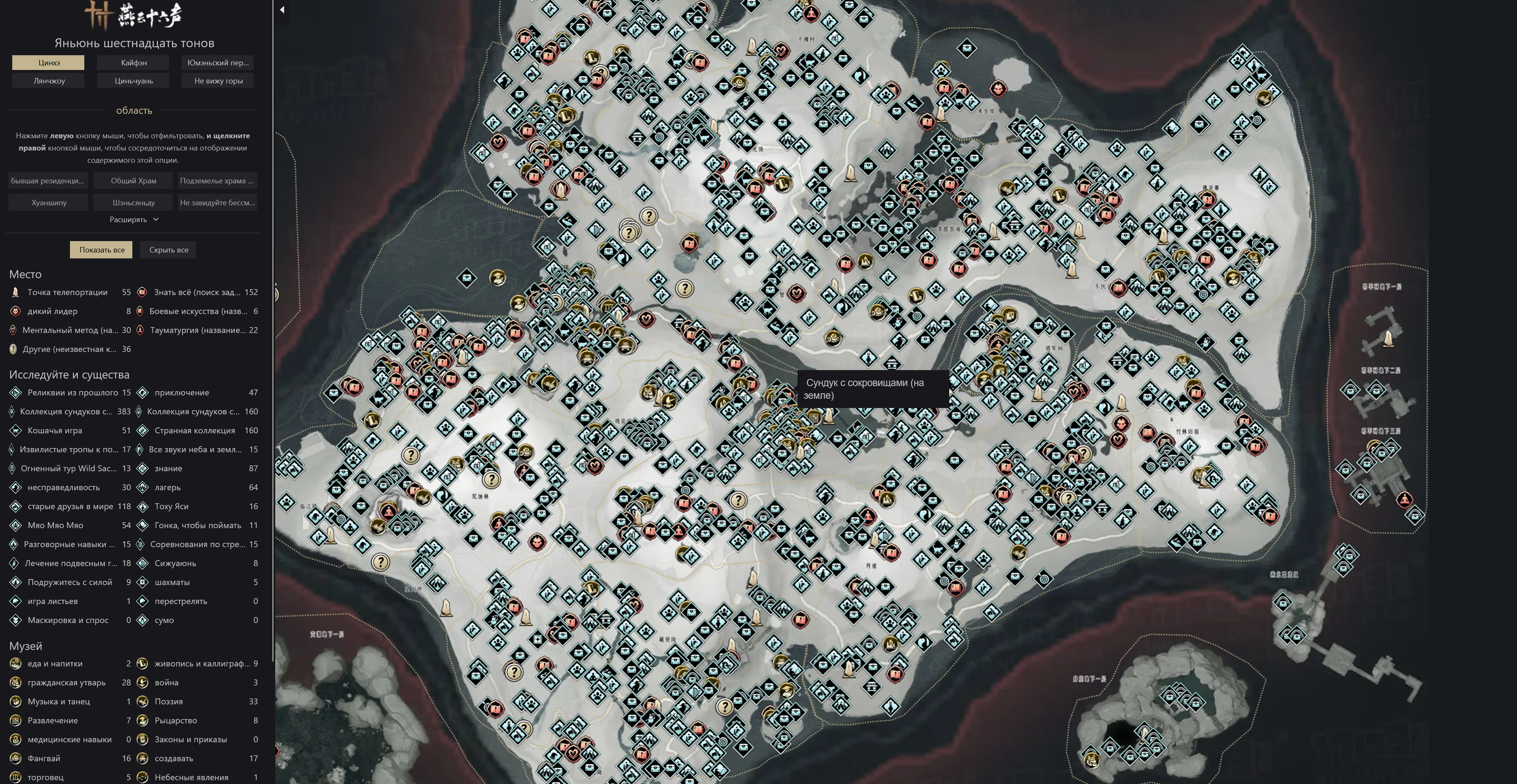Filter by the Общий Храм area

(x=134, y=181)
